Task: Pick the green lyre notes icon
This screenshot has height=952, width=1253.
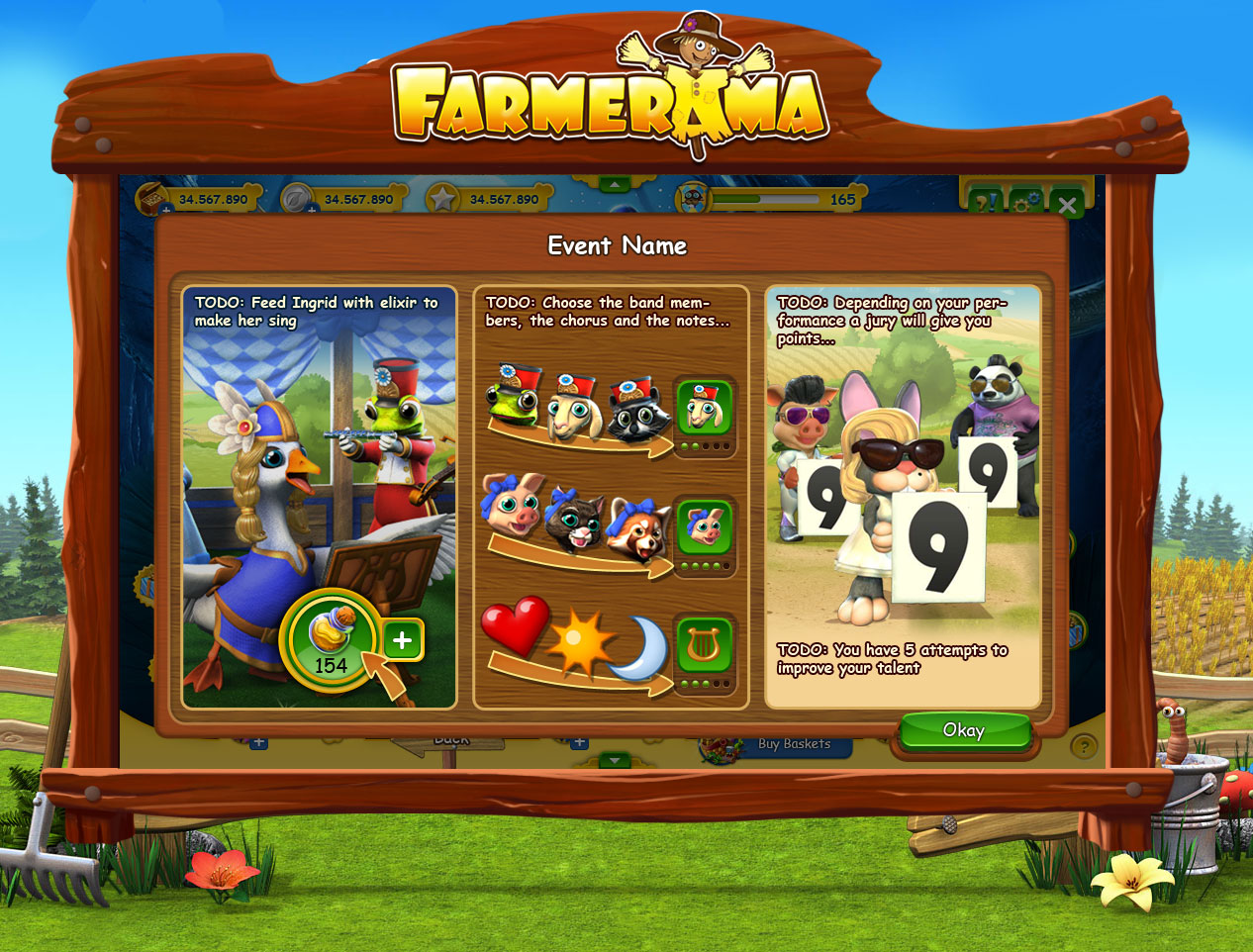Action: coord(704,645)
